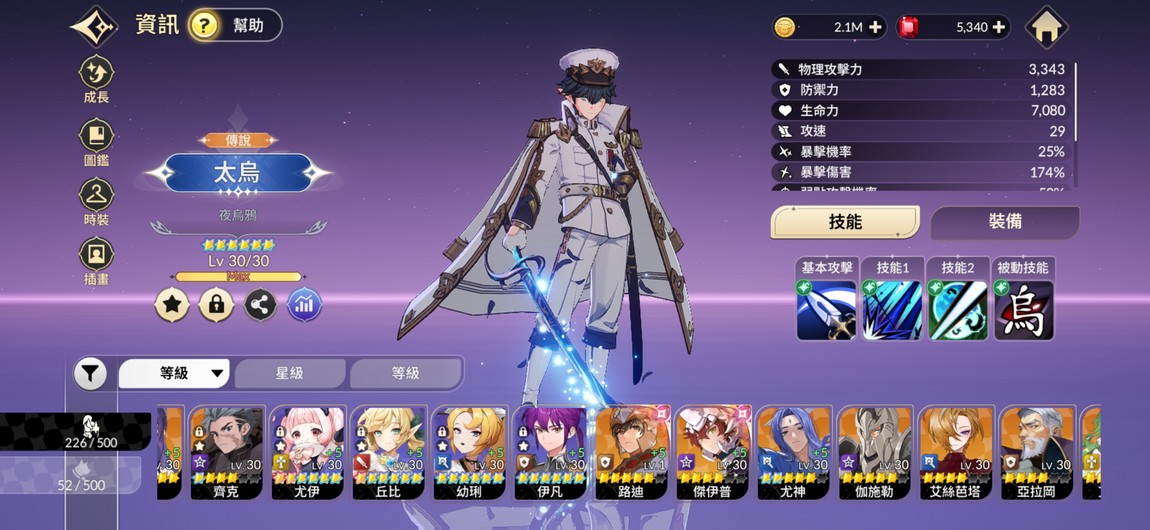1150x530 pixels.
Task: Open the 等級 sort dropdown
Action: pyautogui.click(x=176, y=374)
